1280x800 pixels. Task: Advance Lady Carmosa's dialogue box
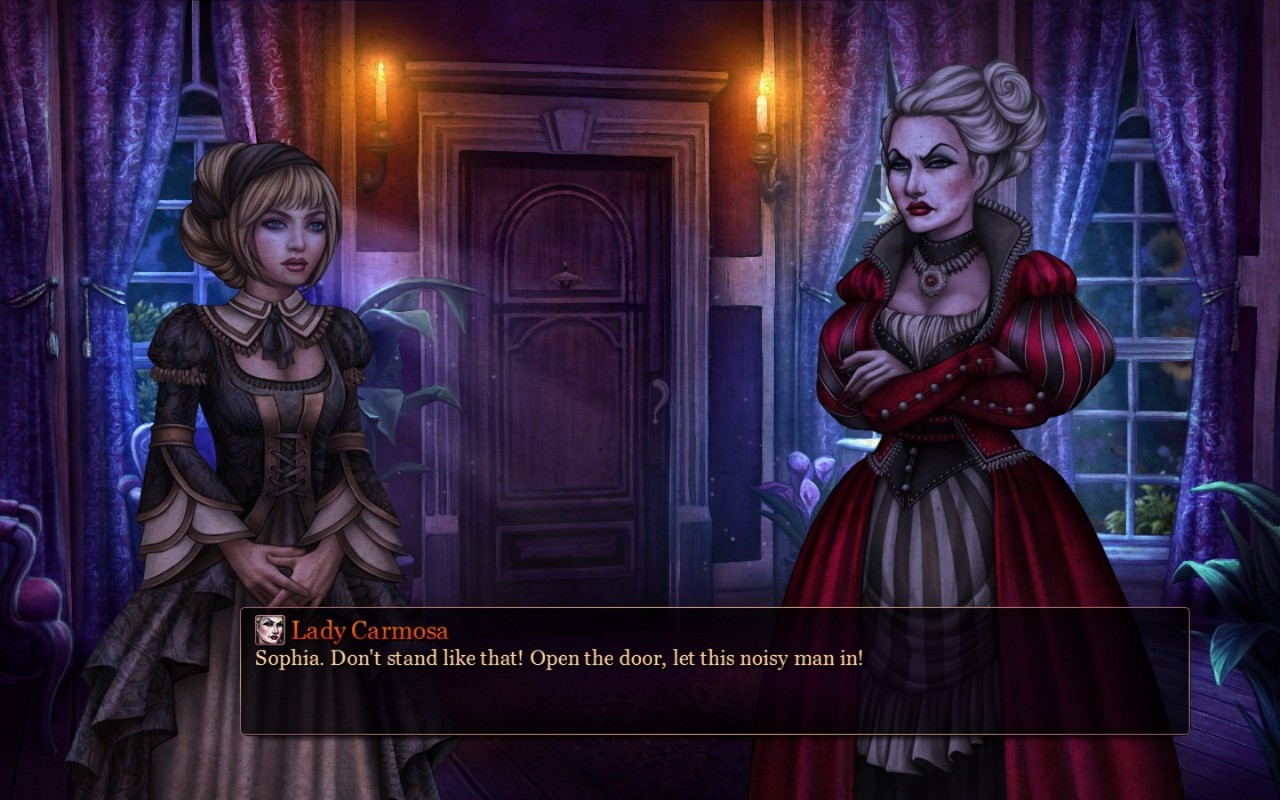[714, 671]
